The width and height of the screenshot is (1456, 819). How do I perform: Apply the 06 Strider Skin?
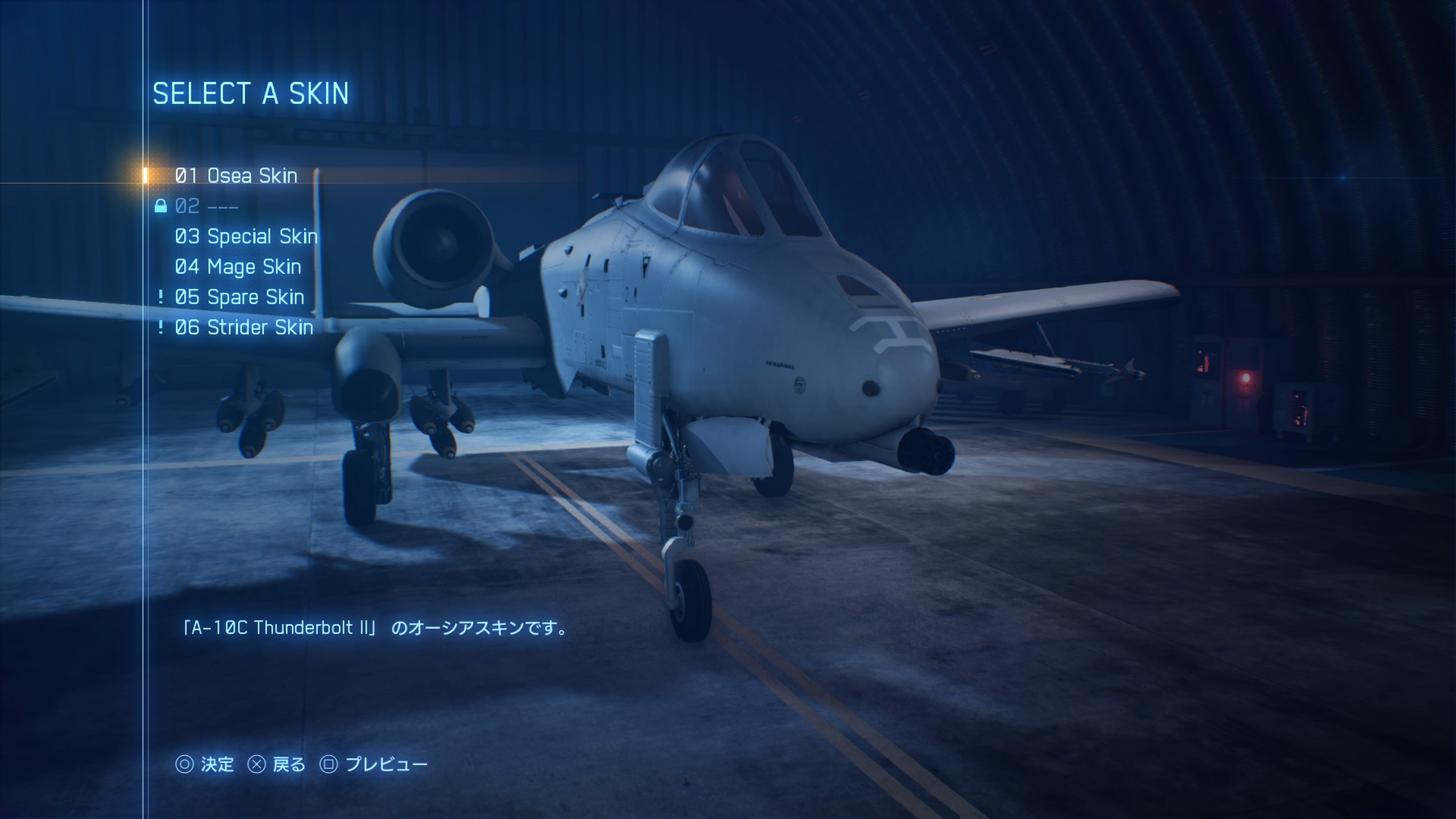pos(243,327)
